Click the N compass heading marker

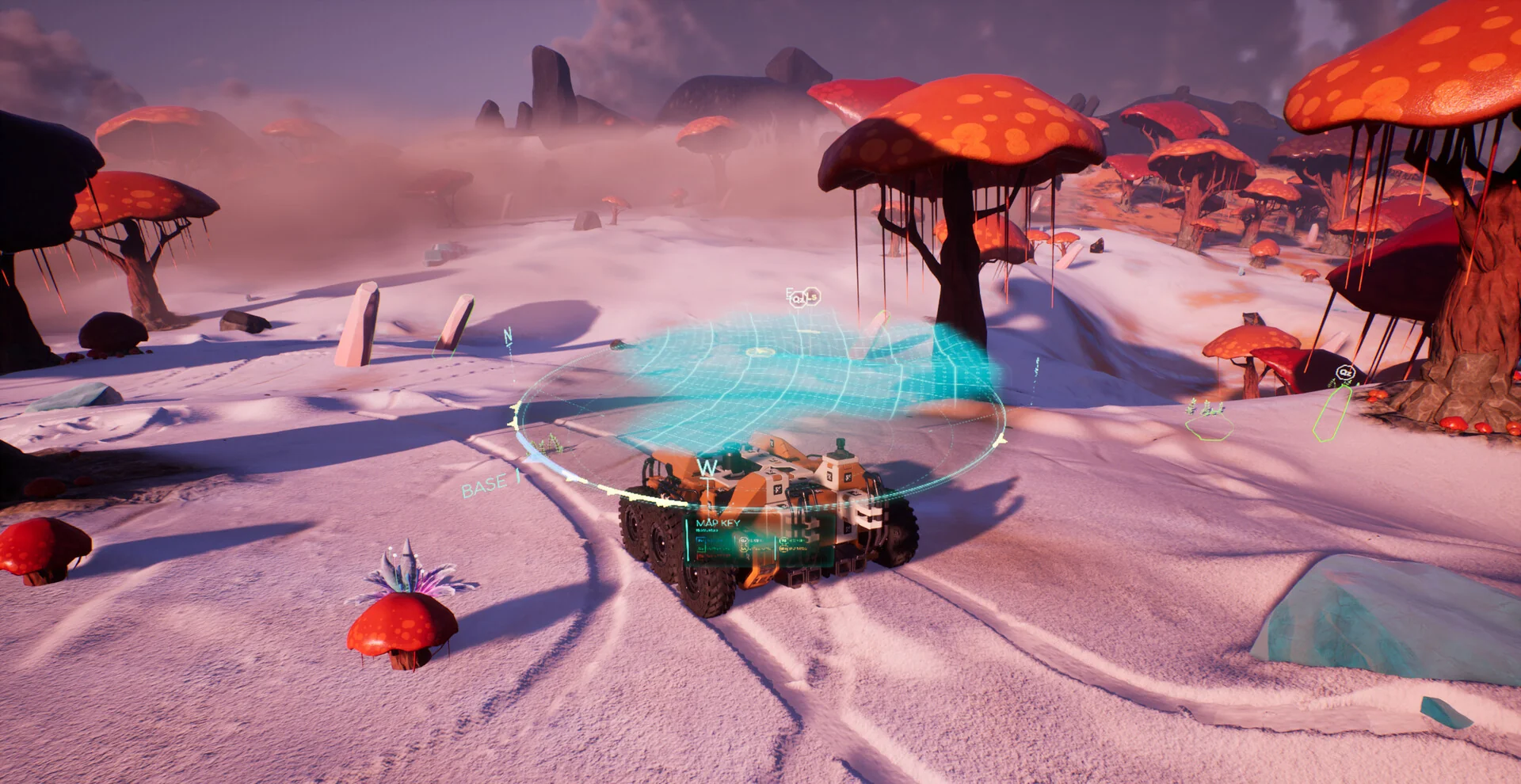[508, 336]
